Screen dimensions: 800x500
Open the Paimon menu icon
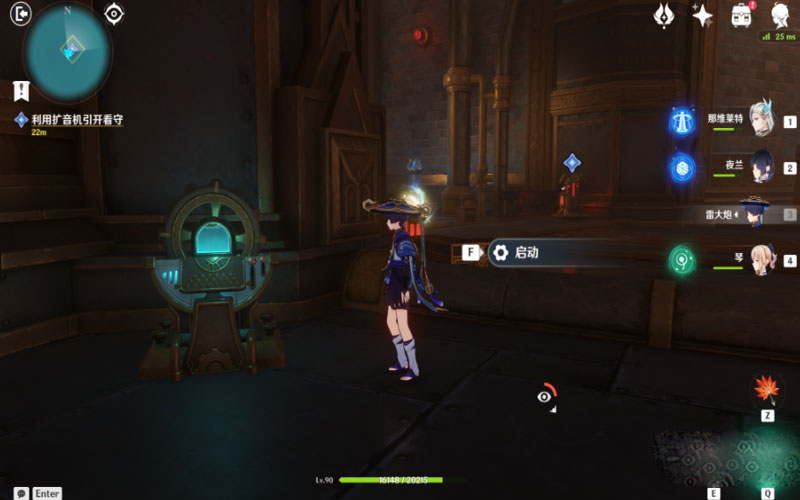[x=779, y=15]
